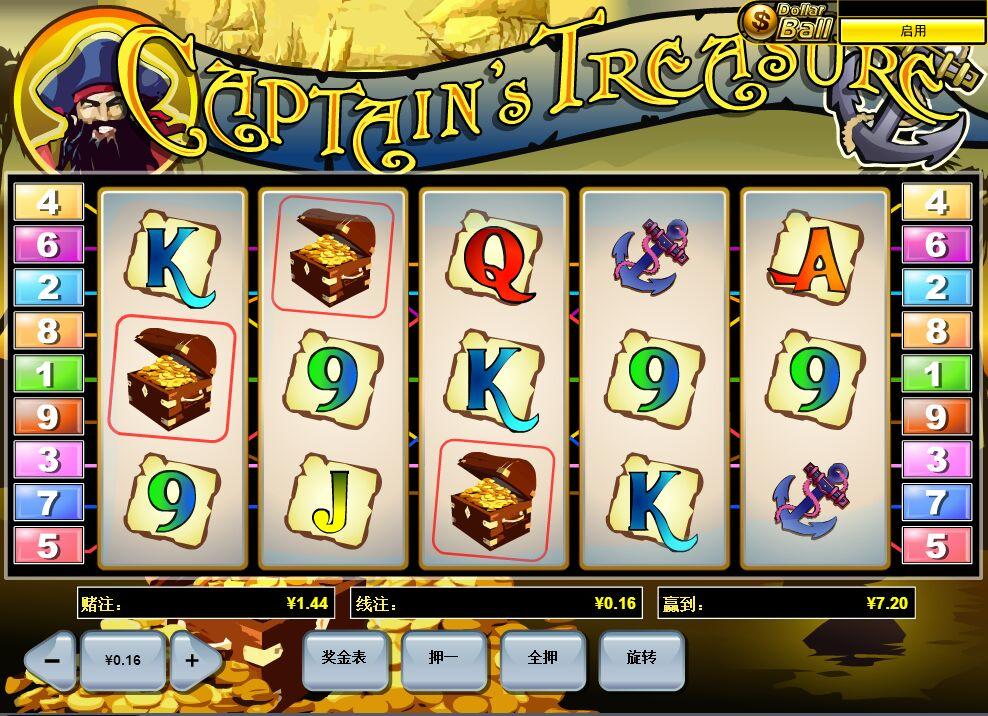Click the 押一 bet one button
The image size is (988, 716).
point(443,658)
